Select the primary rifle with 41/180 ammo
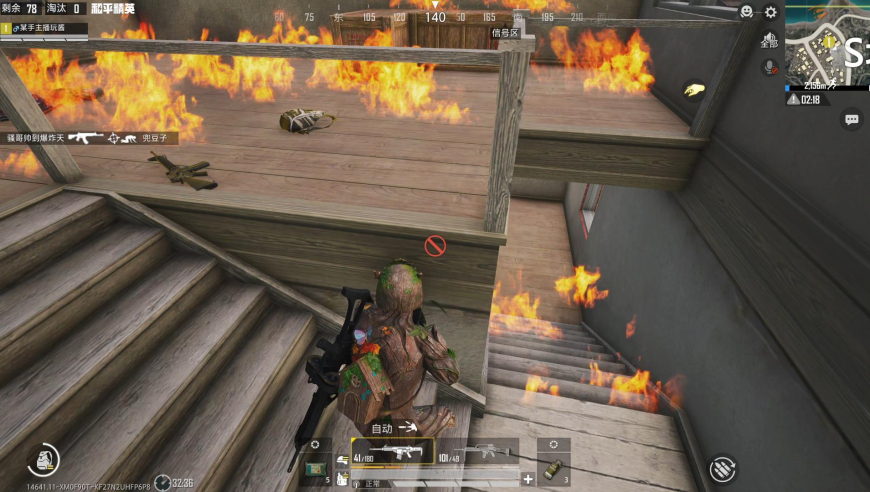The image size is (870, 492). tap(392, 453)
